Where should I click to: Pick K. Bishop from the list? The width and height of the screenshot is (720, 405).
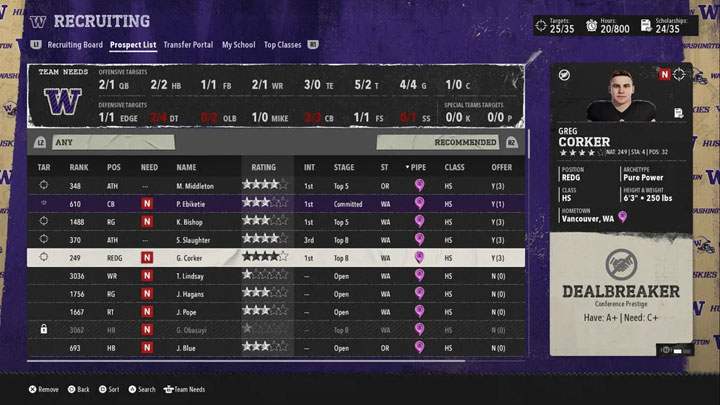[194, 221]
